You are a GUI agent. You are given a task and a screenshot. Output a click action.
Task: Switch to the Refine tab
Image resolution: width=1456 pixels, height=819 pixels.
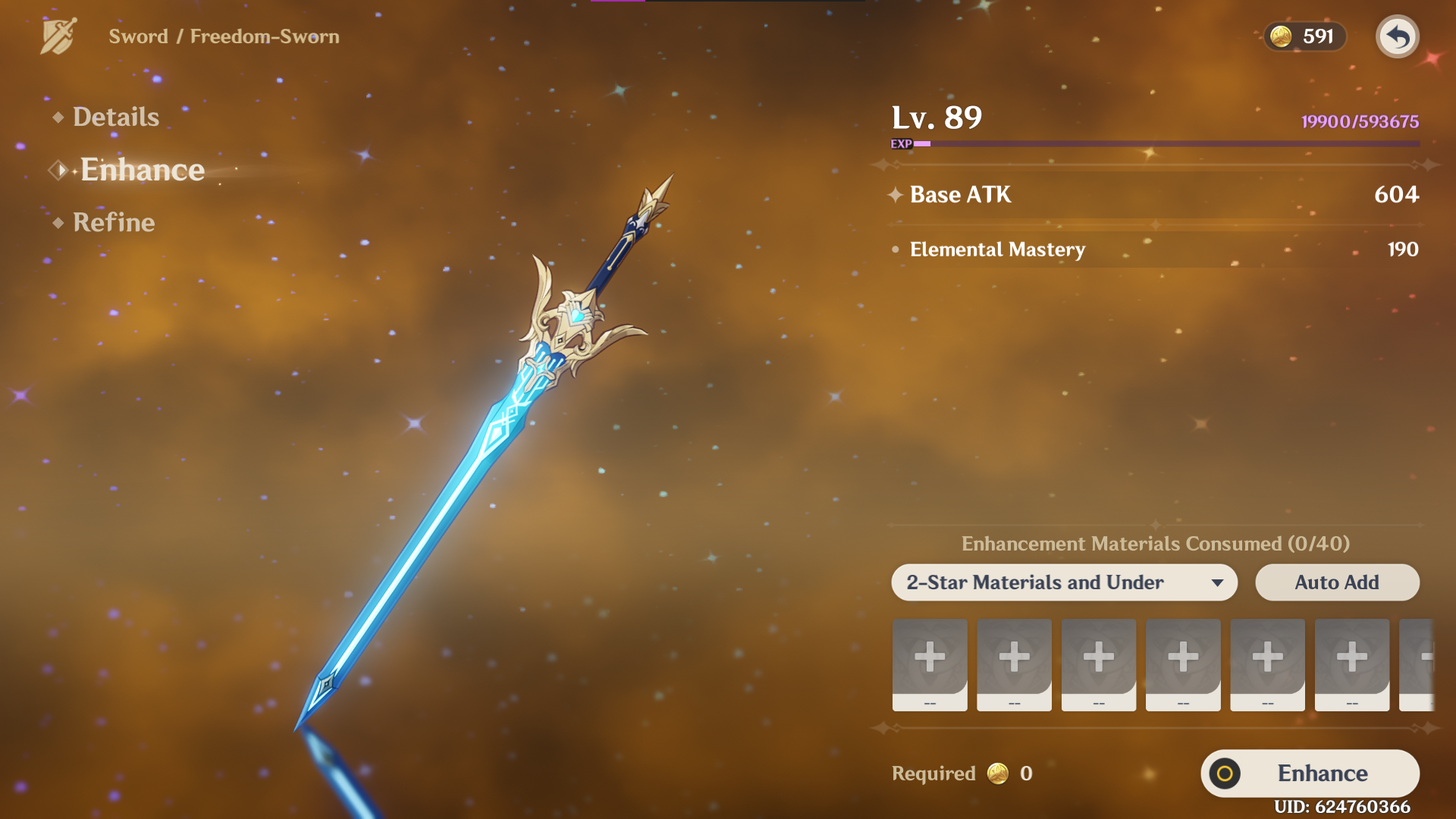tap(112, 222)
